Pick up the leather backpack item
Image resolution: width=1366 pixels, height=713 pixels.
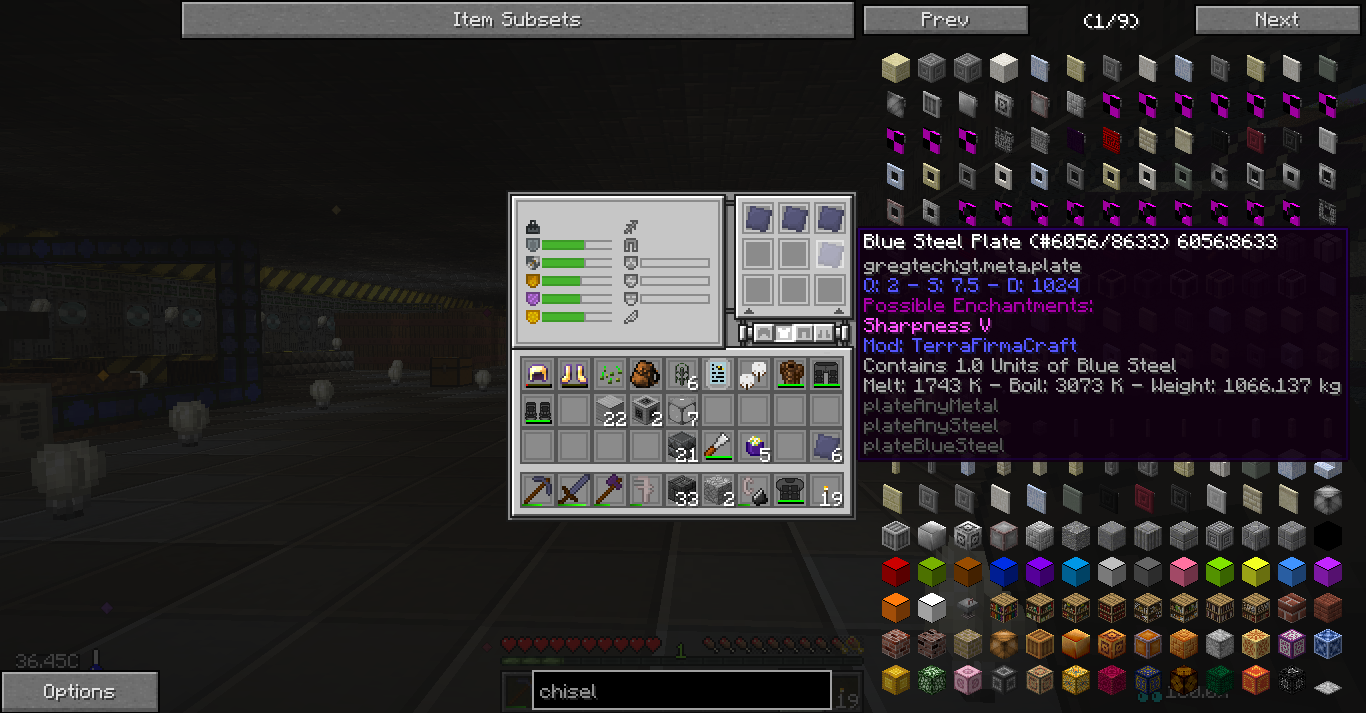coord(646,374)
